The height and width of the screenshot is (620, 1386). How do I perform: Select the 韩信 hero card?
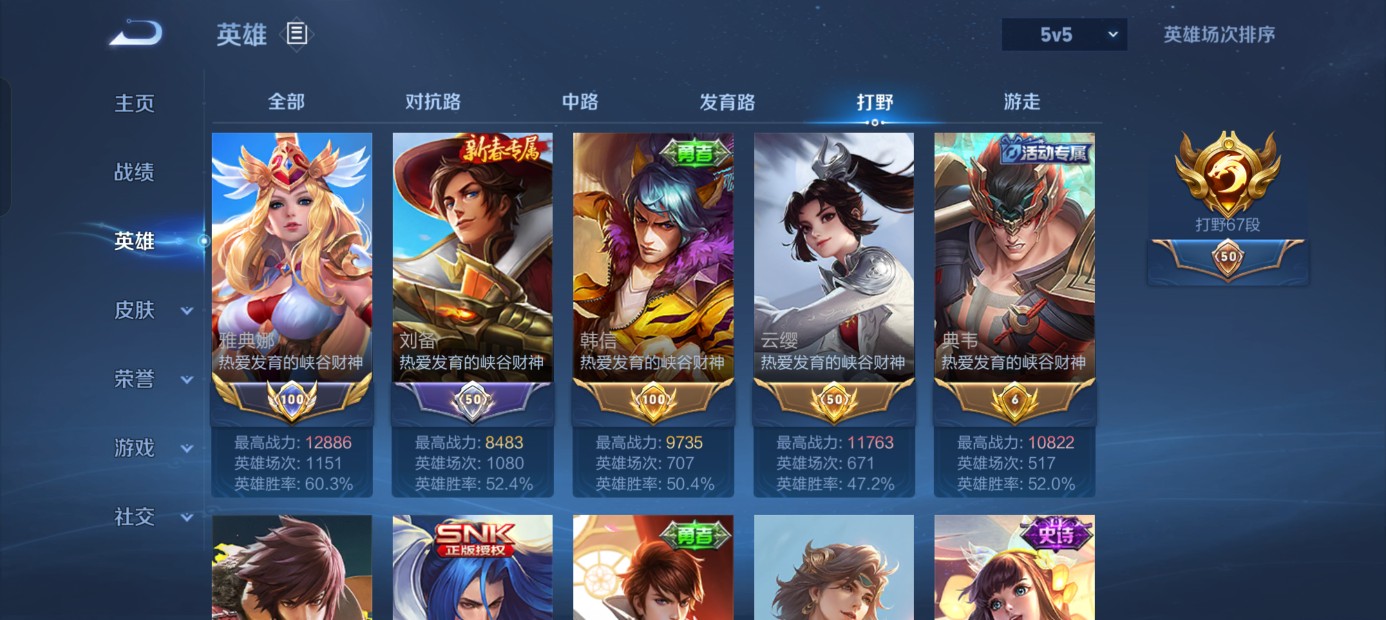[x=653, y=258]
